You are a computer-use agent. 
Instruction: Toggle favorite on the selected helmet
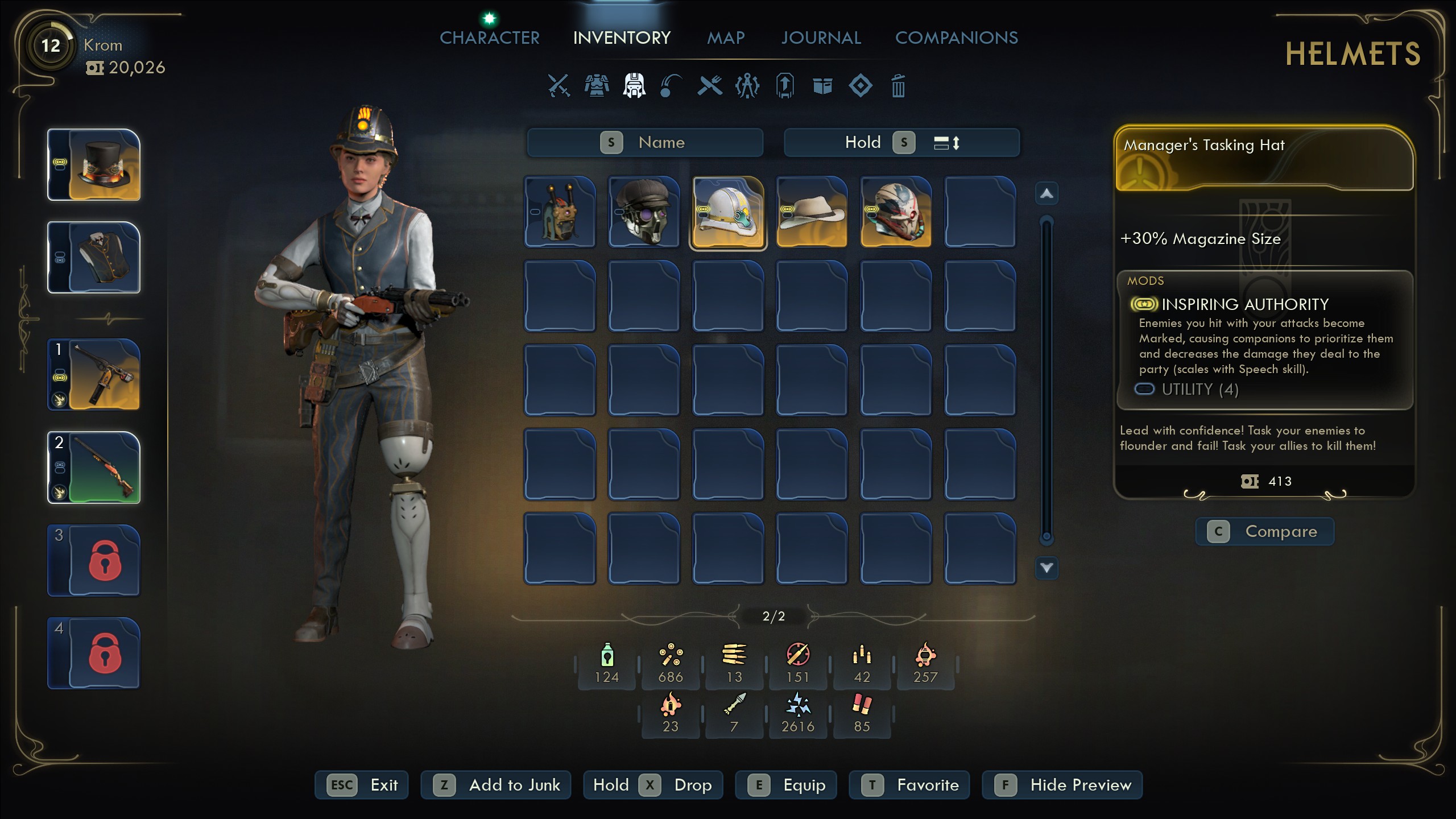point(908,785)
